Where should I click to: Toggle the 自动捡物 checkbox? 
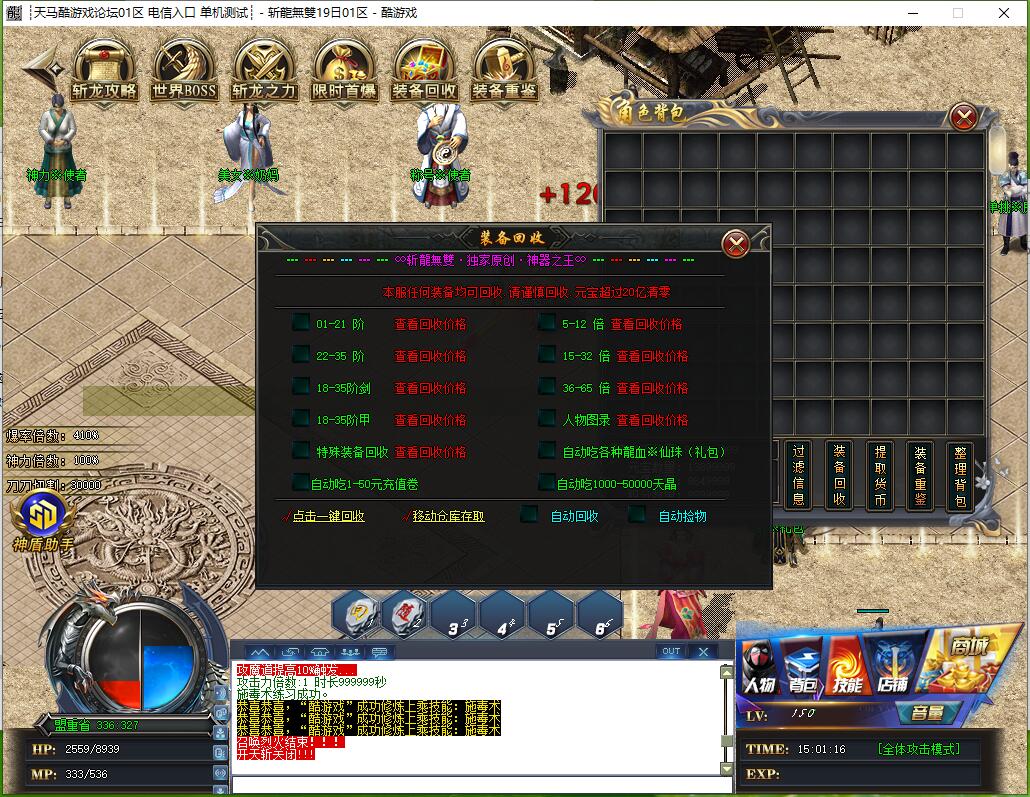(637, 515)
